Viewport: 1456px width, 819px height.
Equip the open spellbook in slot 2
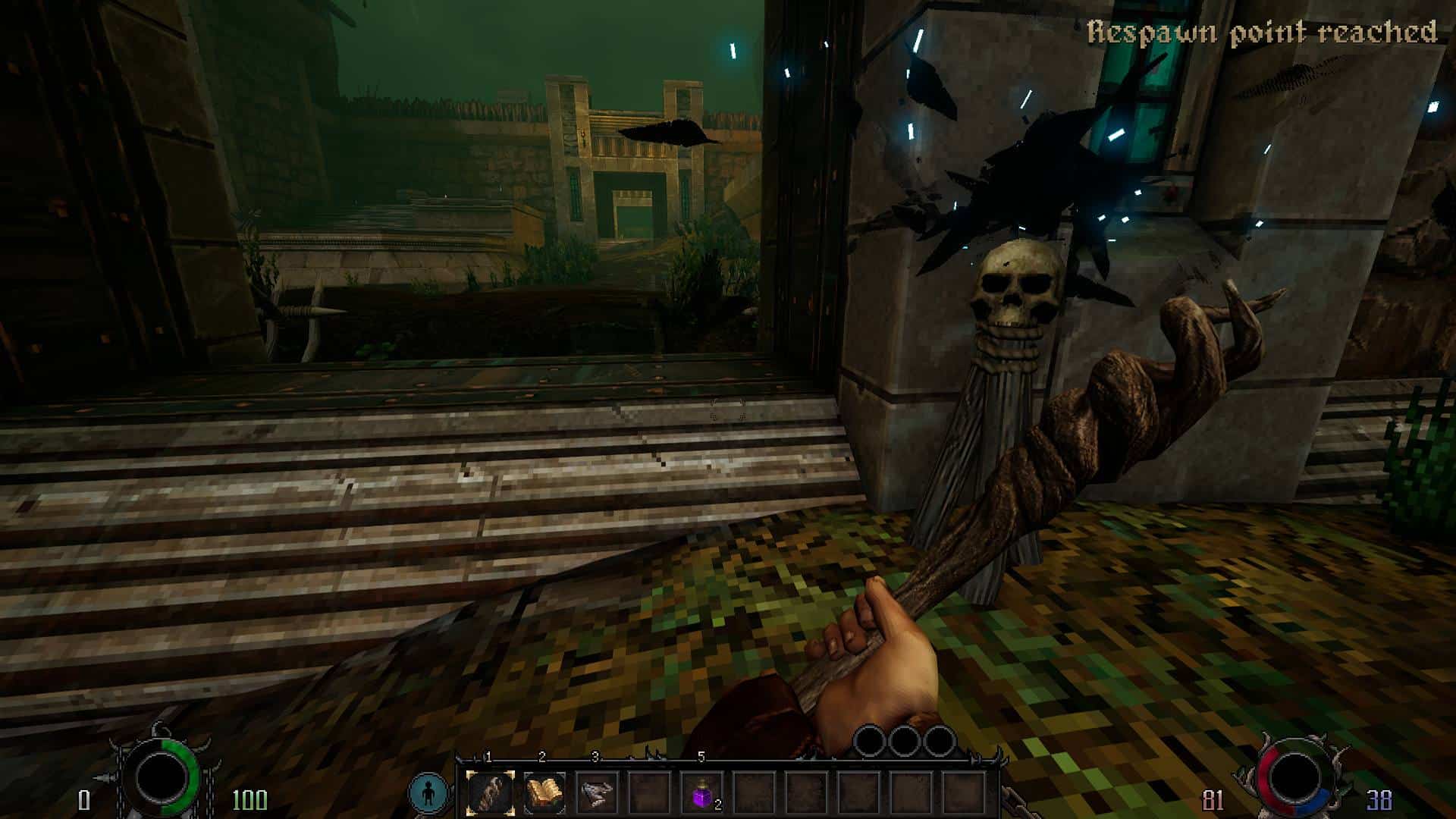click(x=544, y=792)
